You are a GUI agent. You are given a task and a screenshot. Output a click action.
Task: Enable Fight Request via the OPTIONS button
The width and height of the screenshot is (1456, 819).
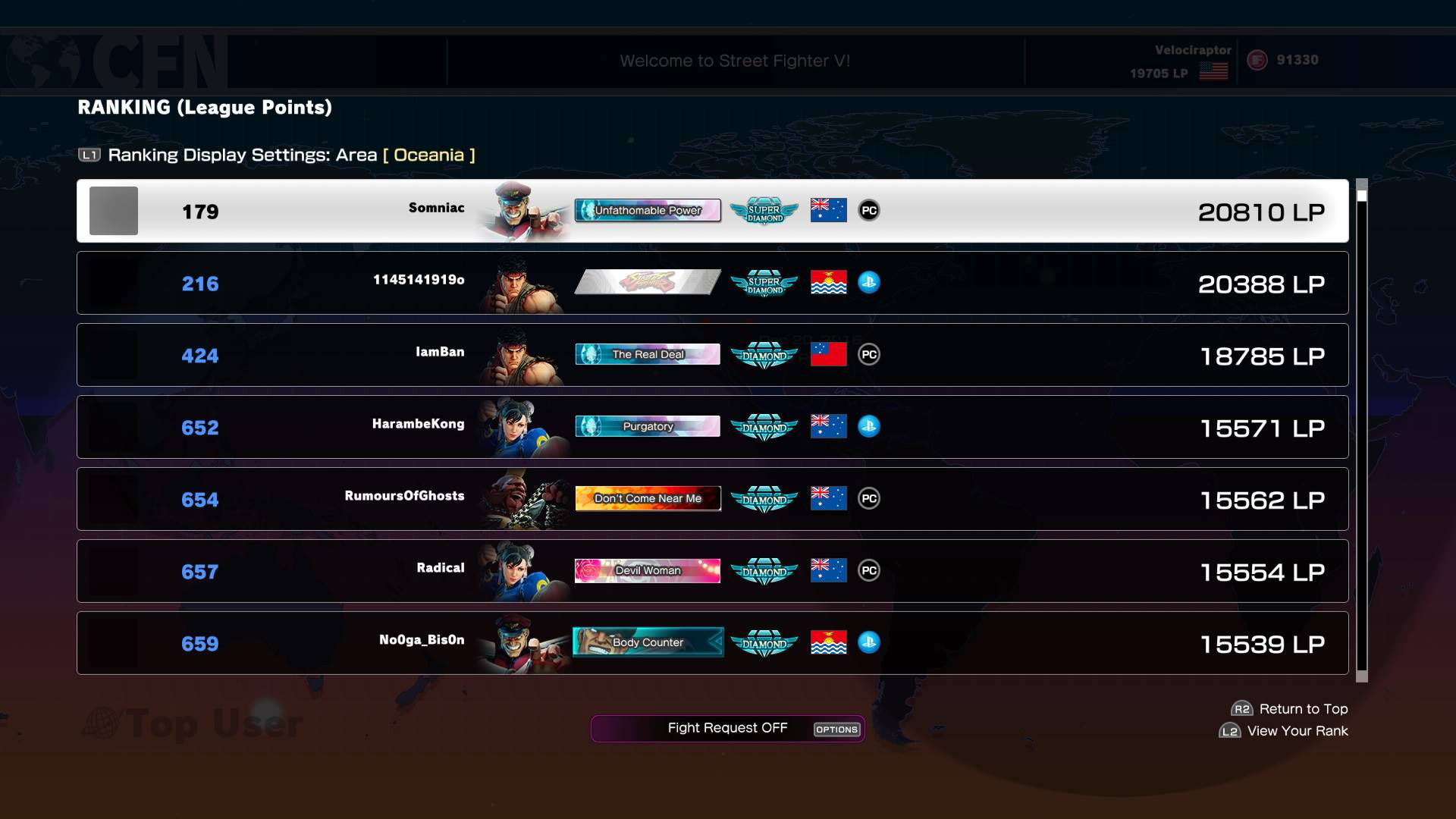point(836,730)
